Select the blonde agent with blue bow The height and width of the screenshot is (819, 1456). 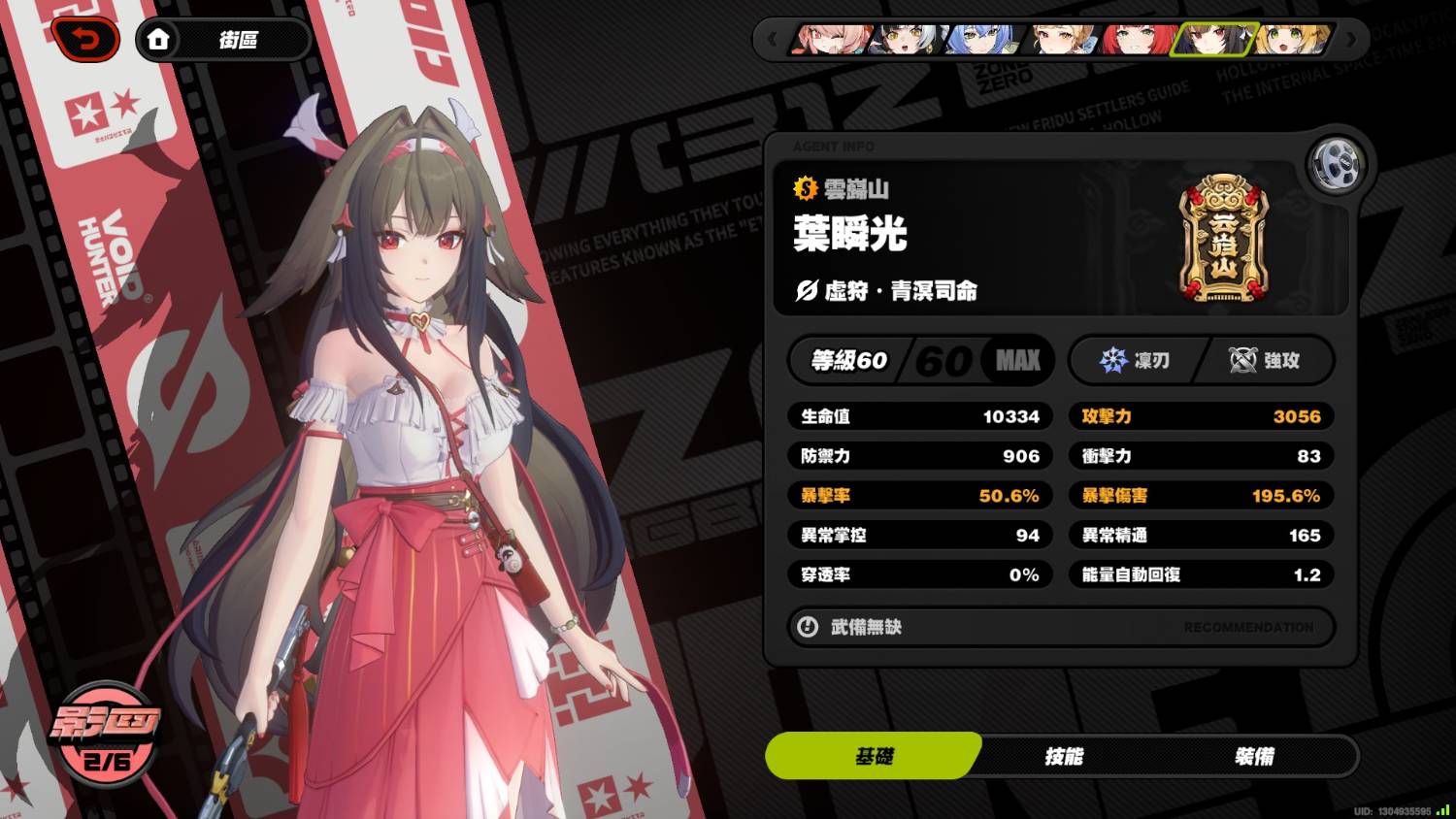[1060, 40]
